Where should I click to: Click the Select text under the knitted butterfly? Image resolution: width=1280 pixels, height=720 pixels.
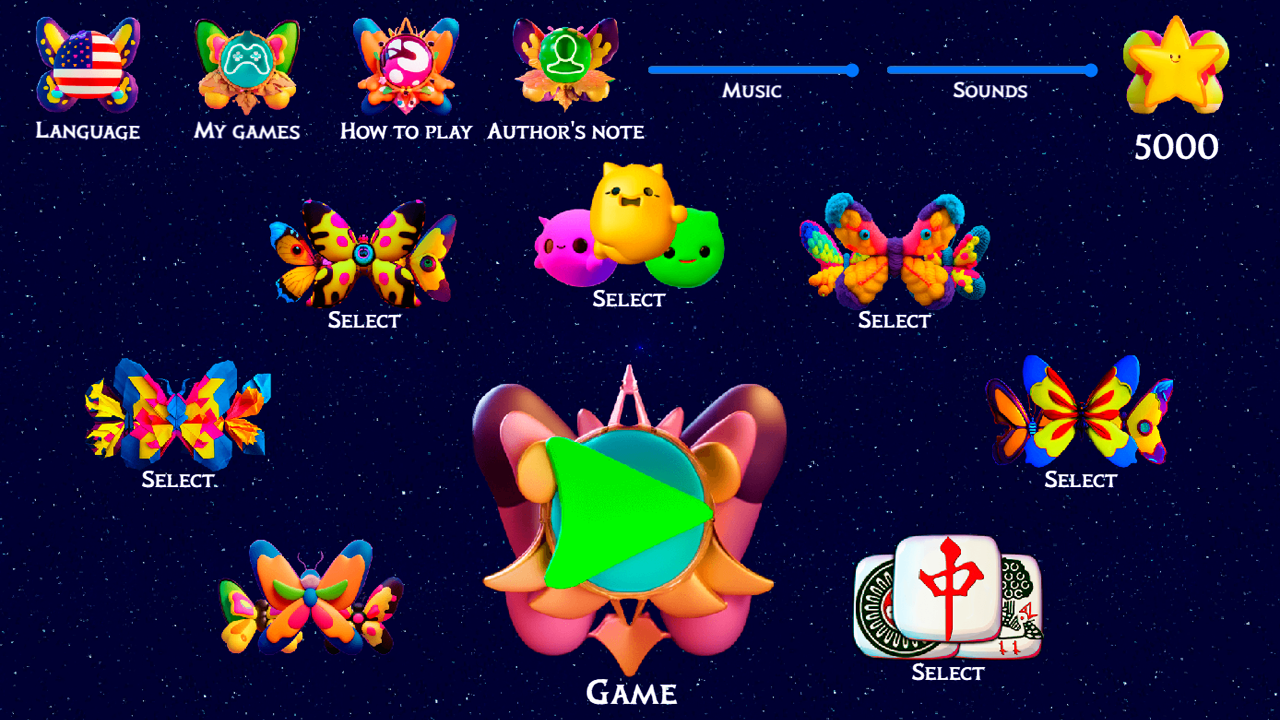[x=893, y=320]
